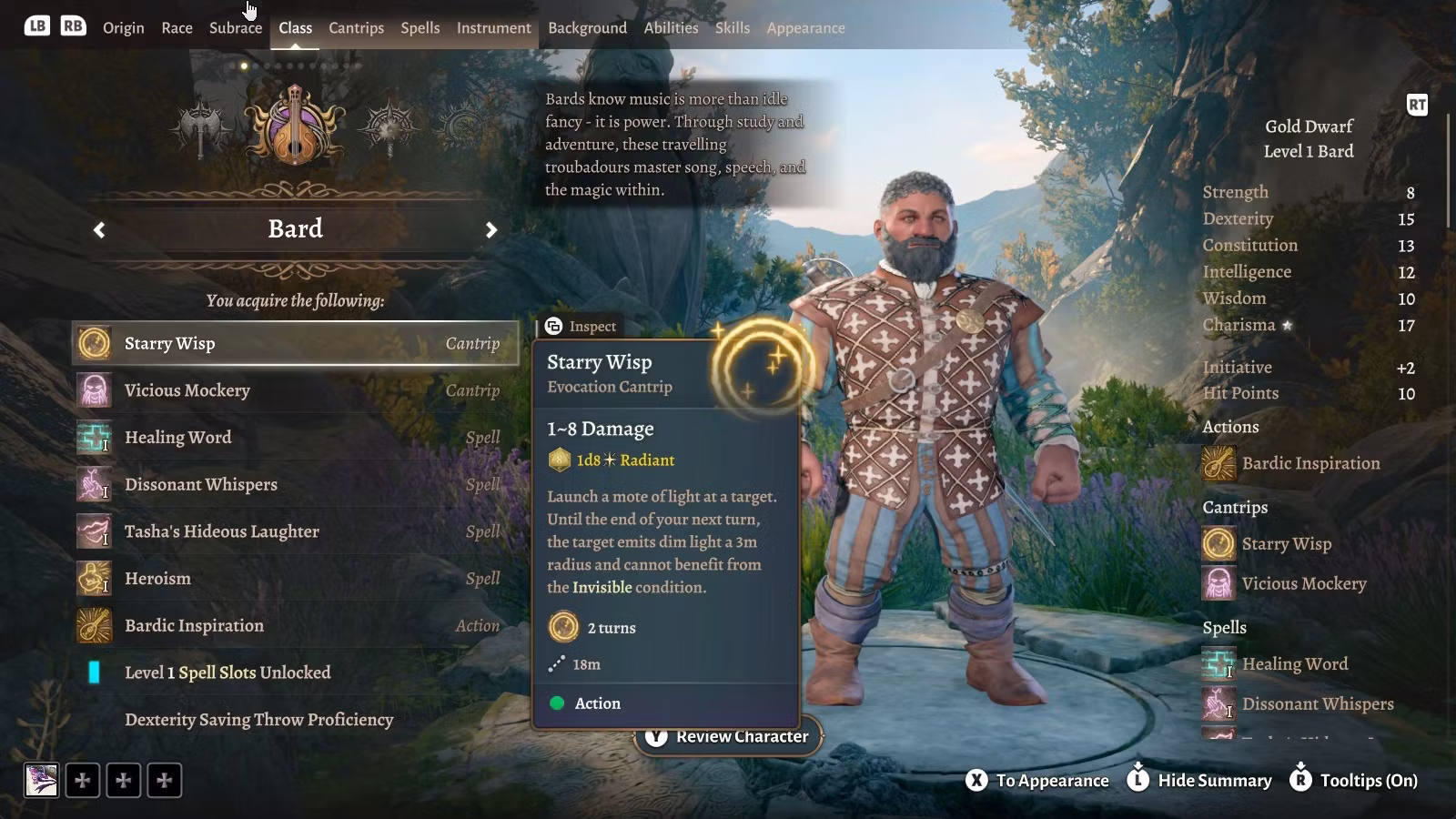This screenshot has width=1456, height=819.
Task: Switch to the Origin tab
Action: pyautogui.click(x=123, y=27)
